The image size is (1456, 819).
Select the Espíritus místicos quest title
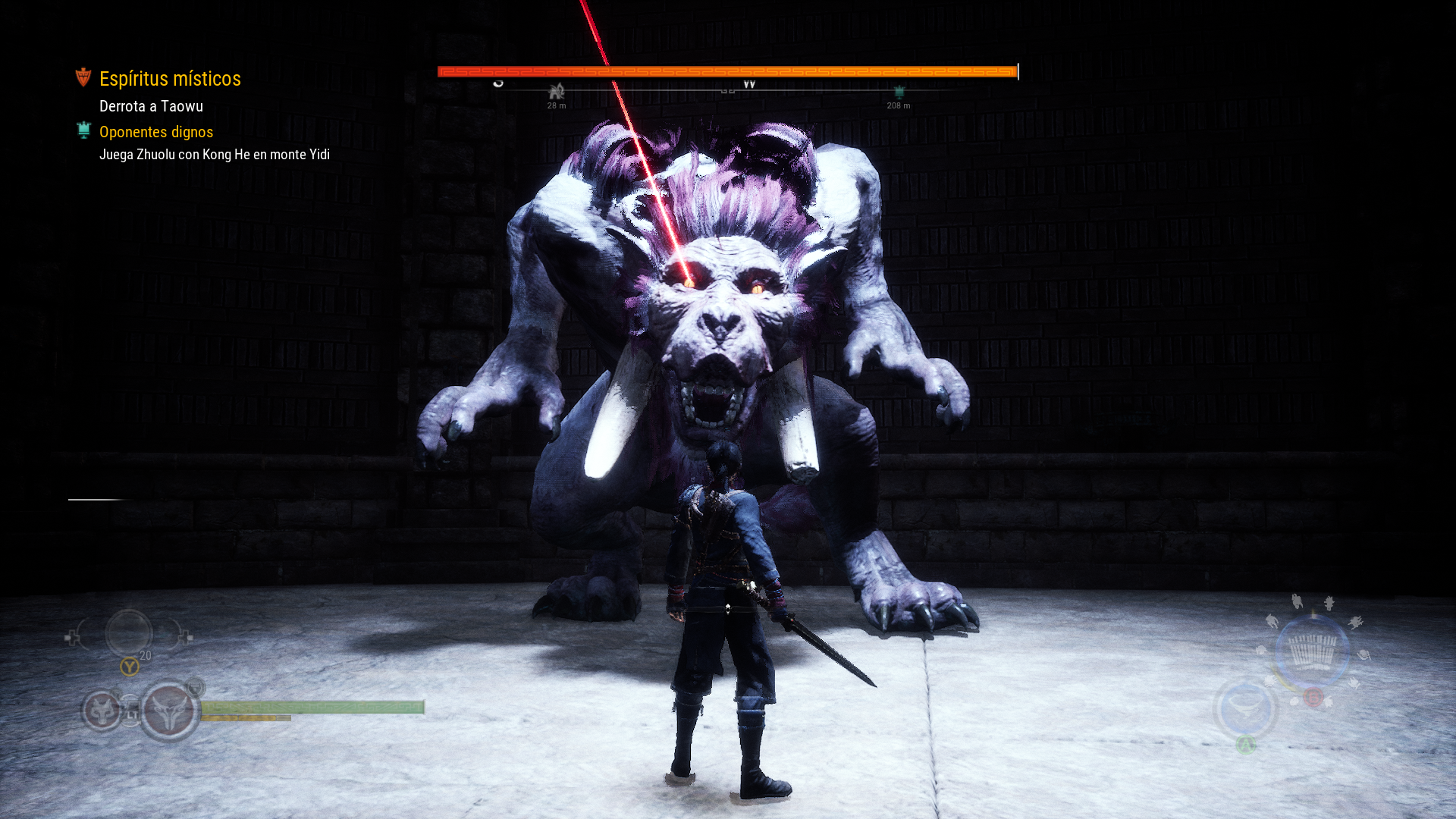point(170,79)
